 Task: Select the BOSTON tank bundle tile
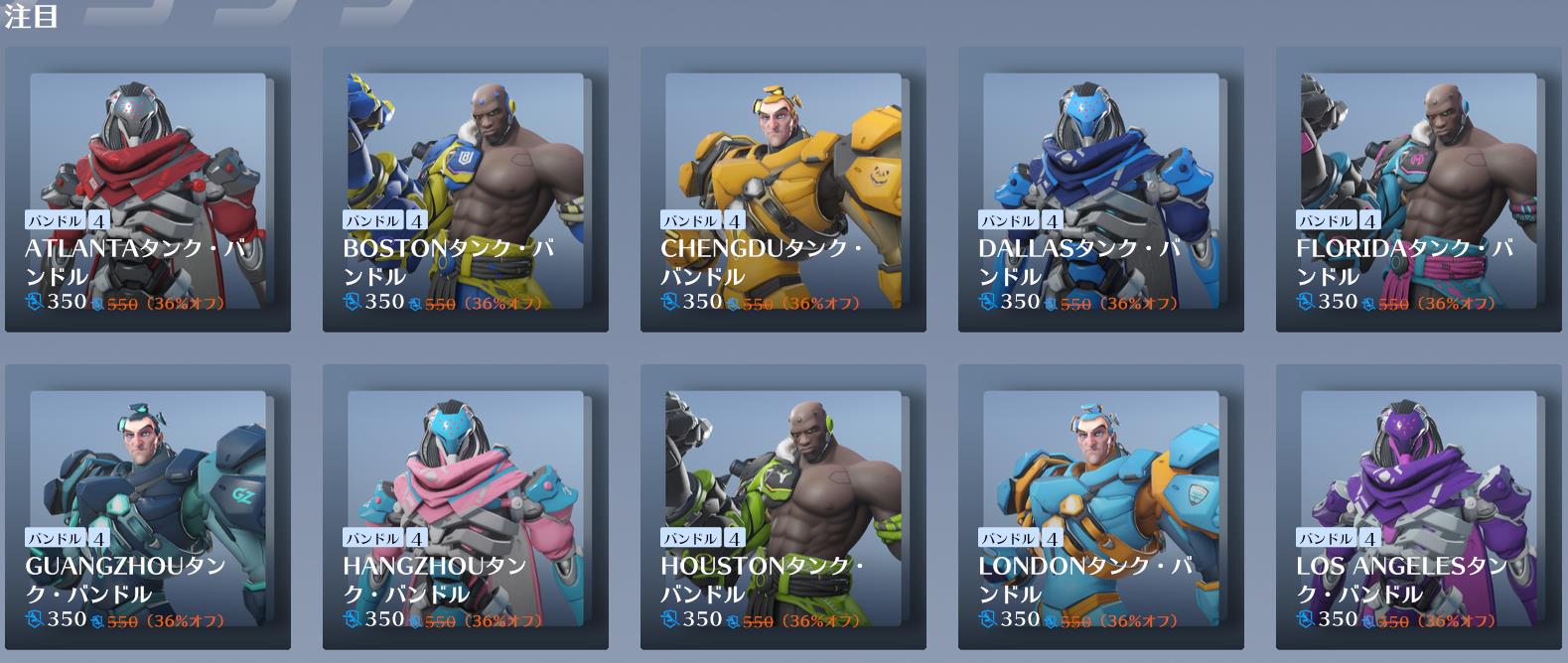(x=466, y=189)
